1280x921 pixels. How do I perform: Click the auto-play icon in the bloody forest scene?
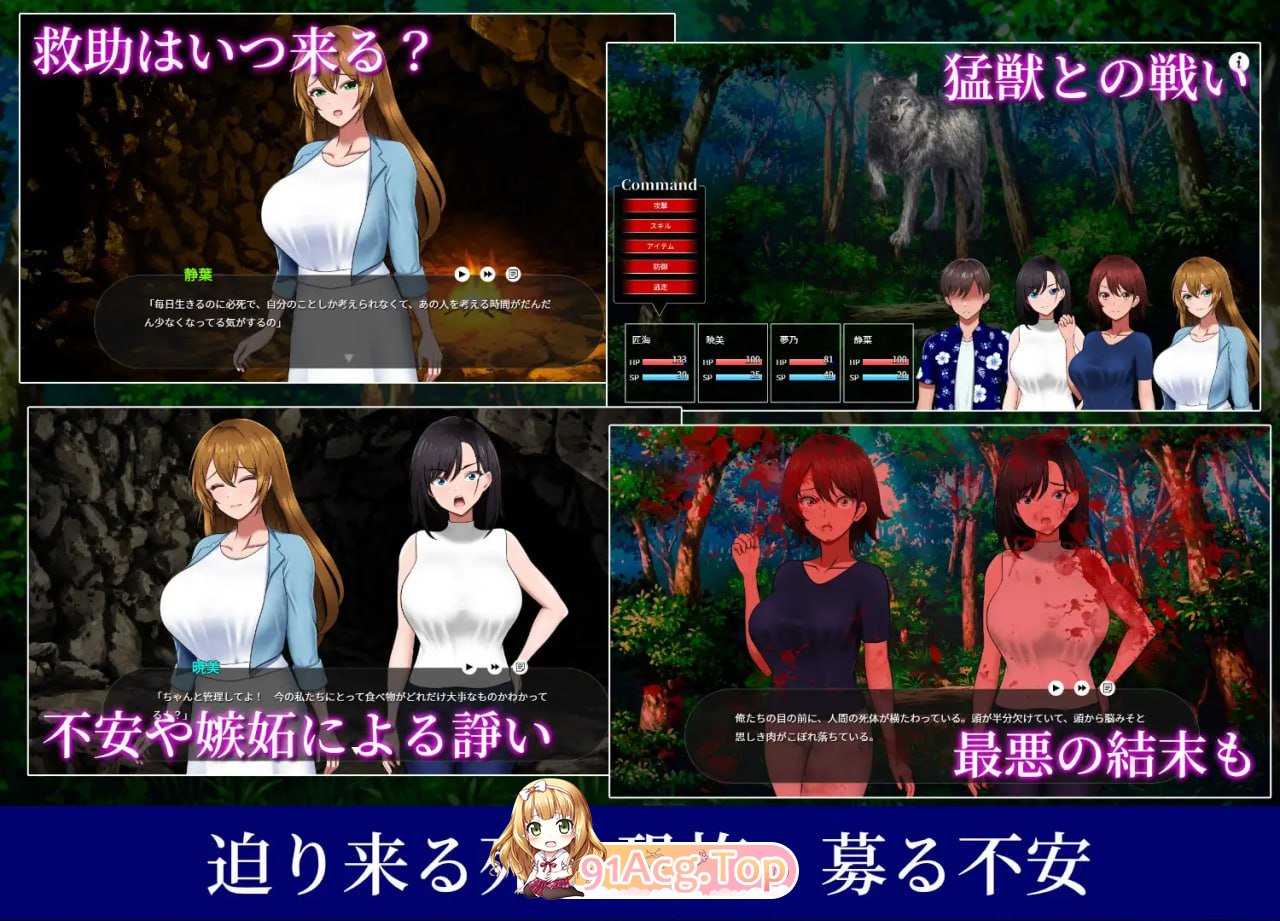[1055, 688]
